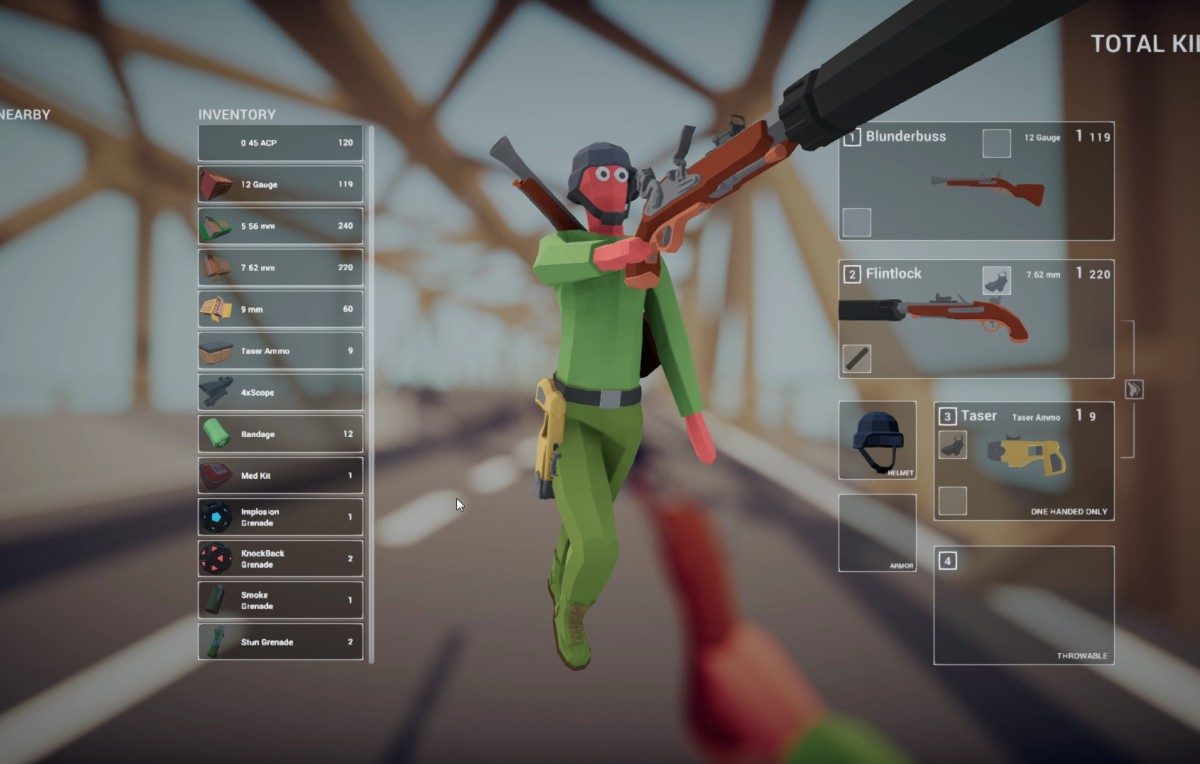
Task: Select the Taser Ammo inventory item
Action: 280,351
